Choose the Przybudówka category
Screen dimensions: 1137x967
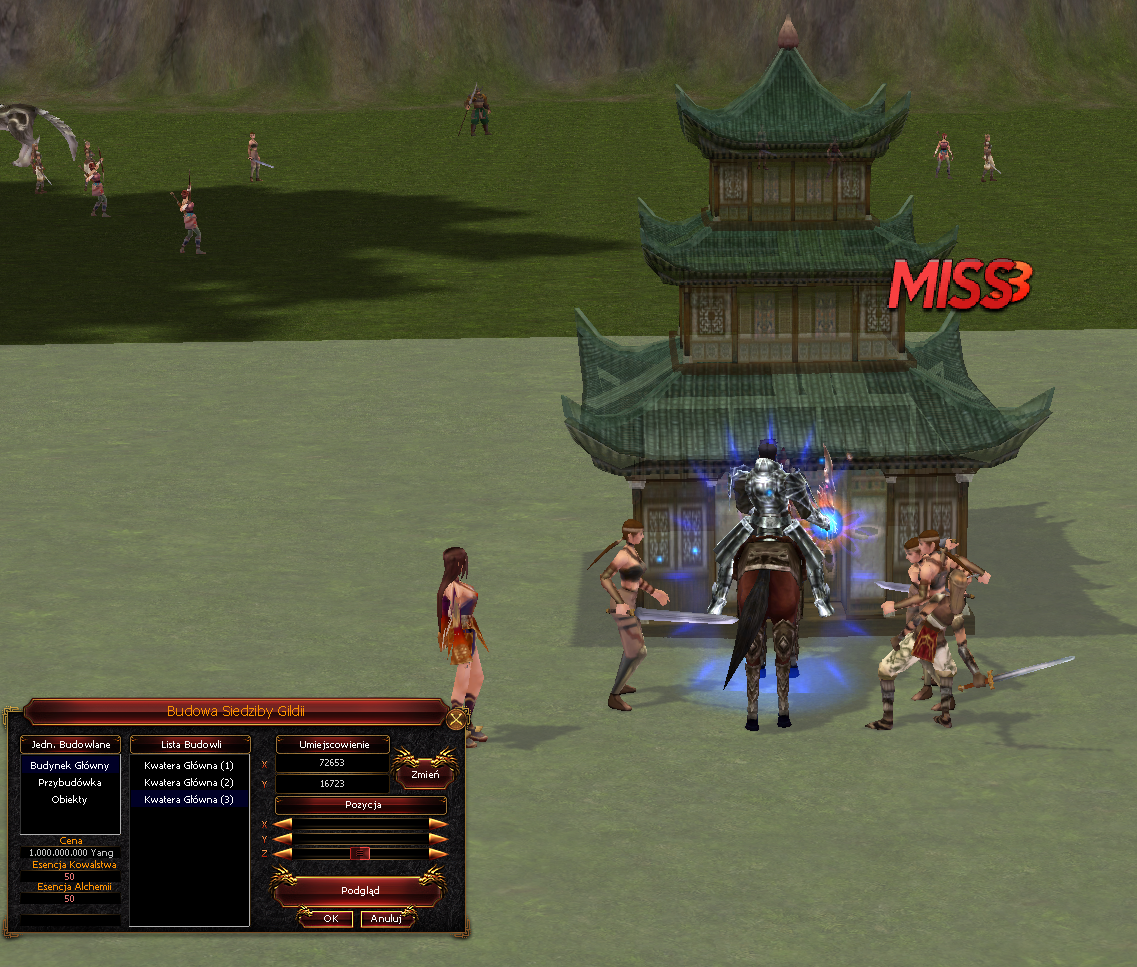[x=69, y=782]
